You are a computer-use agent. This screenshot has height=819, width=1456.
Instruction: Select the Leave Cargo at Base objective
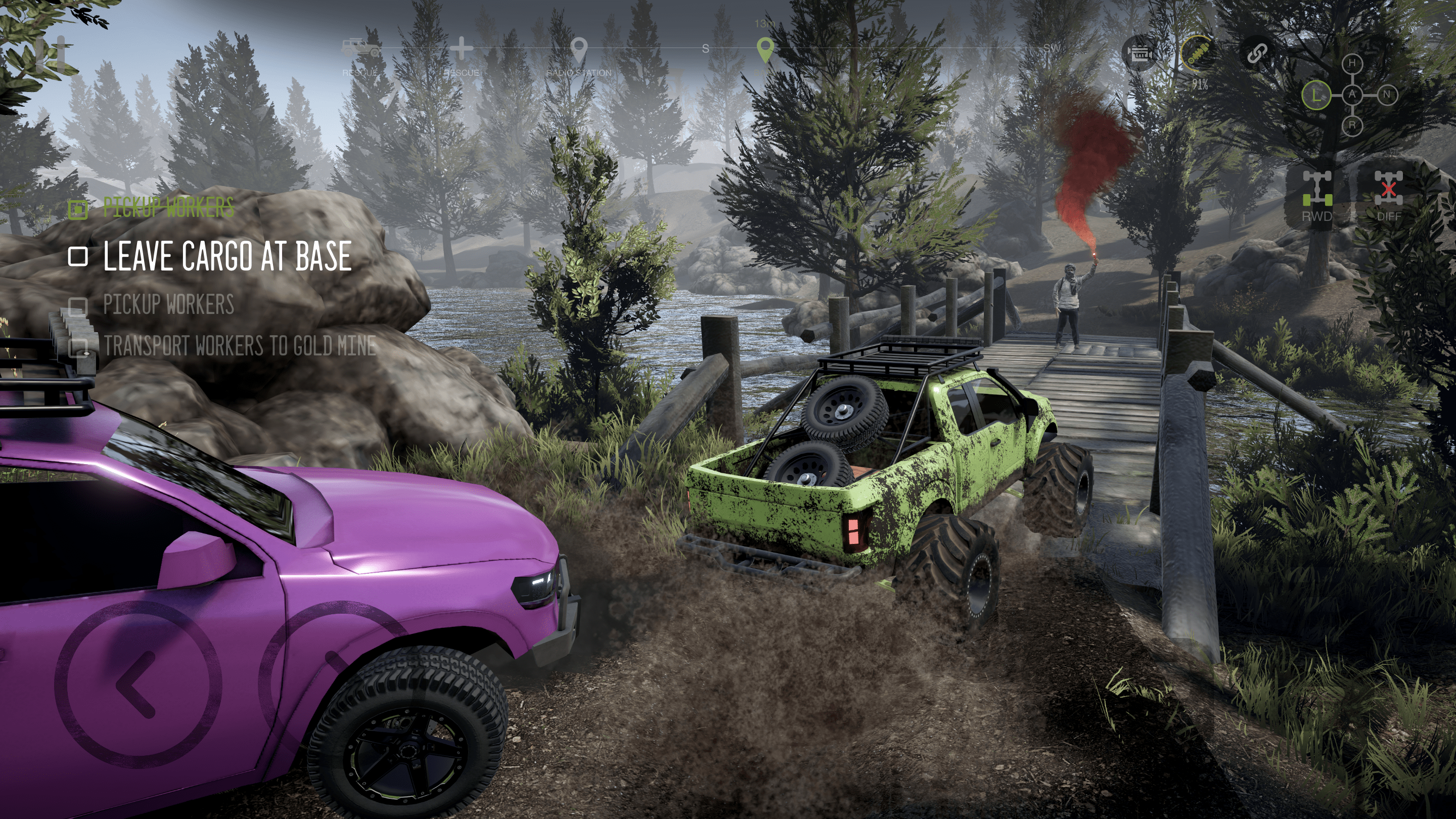coord(226,256)
